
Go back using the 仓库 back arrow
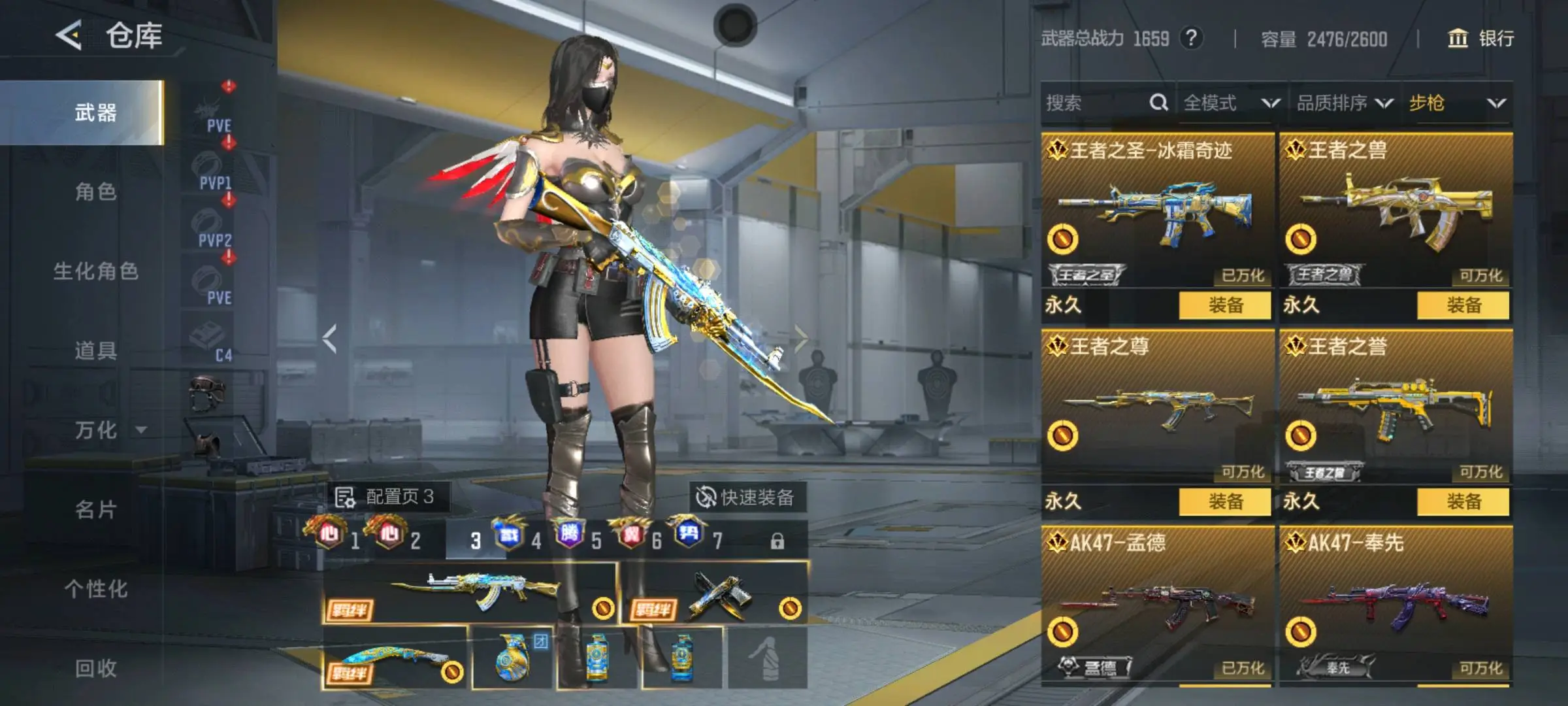pyautogui.click(x=69, y=35)
